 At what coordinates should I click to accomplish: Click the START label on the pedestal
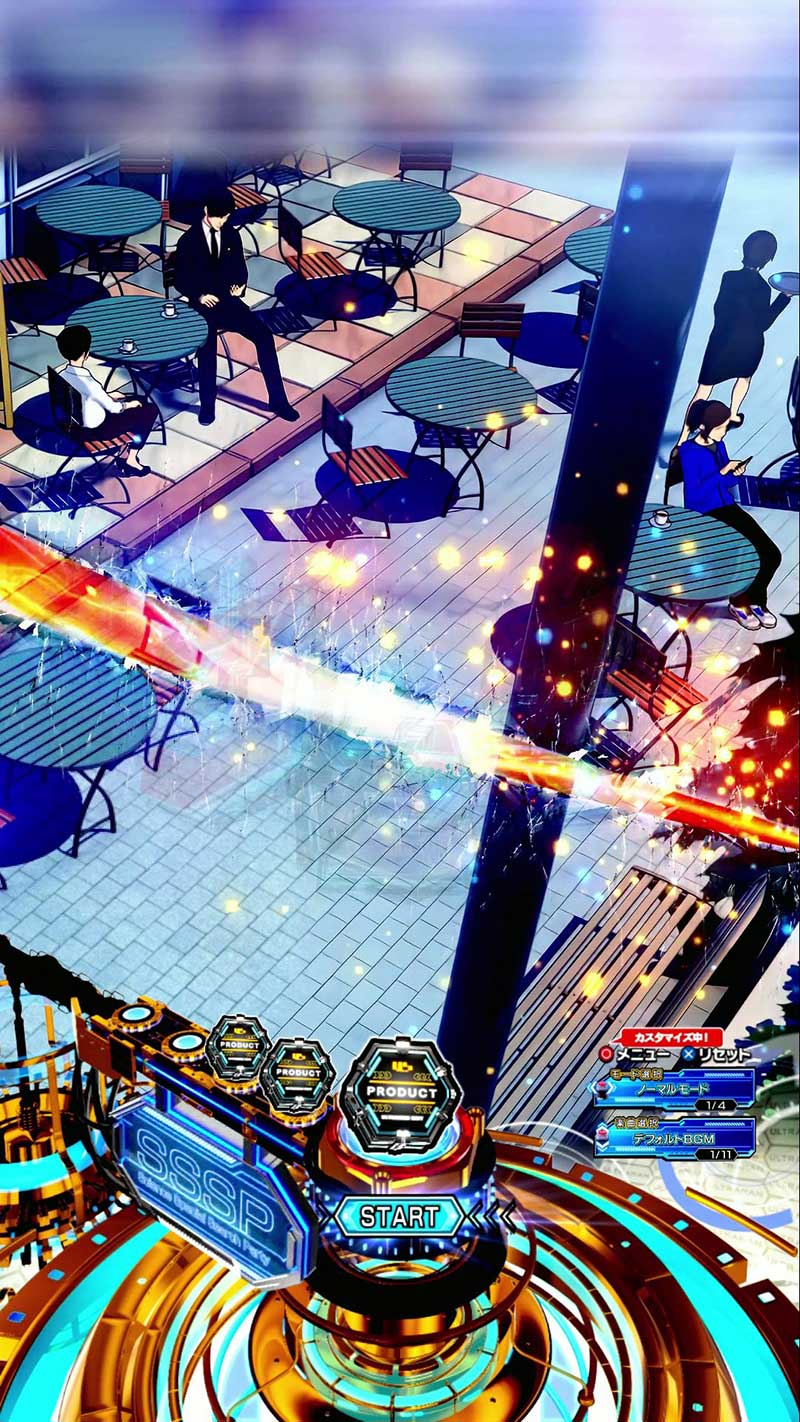(399, 1217)
